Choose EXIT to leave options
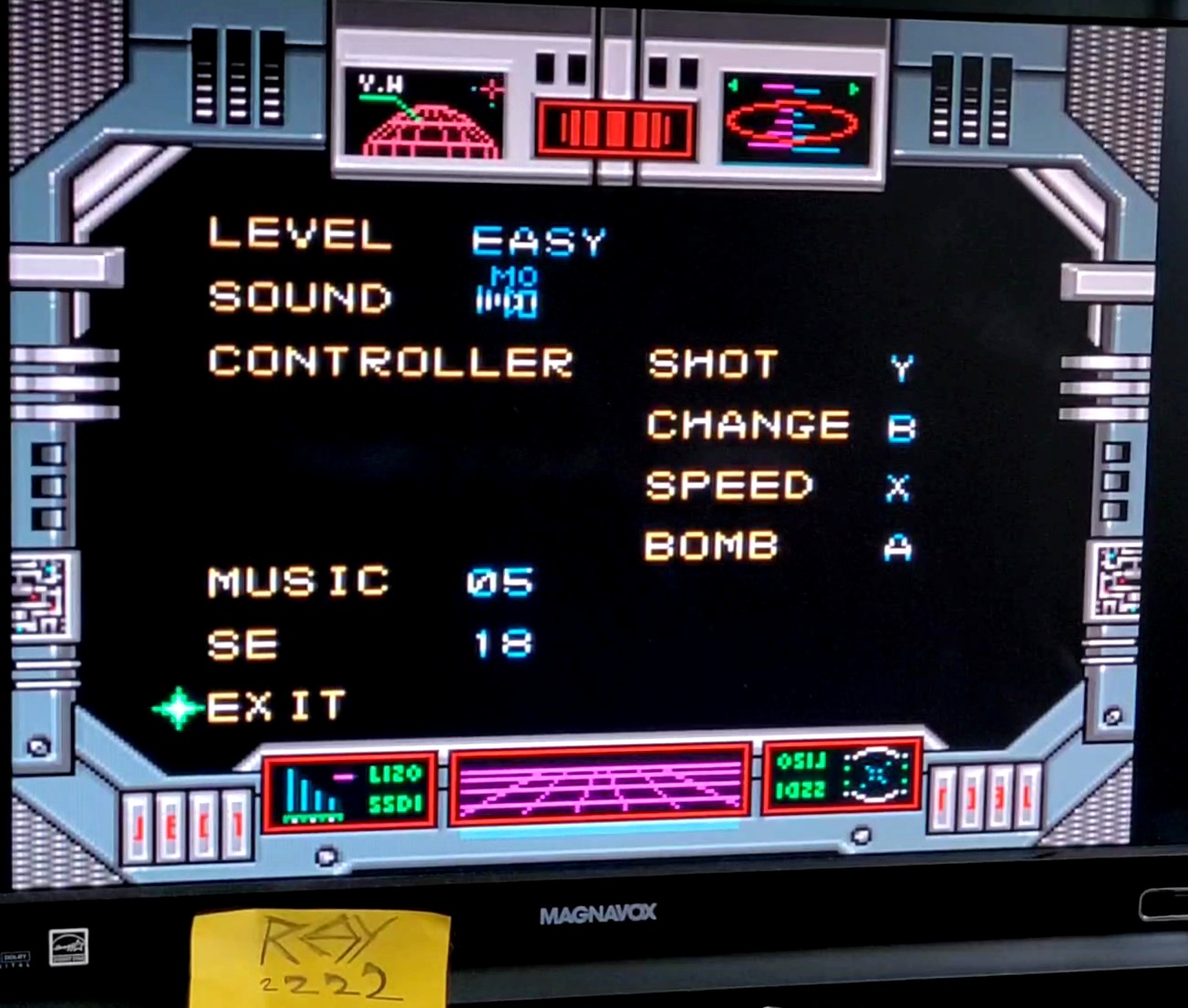1188x1008 pixels. point(275,706)
